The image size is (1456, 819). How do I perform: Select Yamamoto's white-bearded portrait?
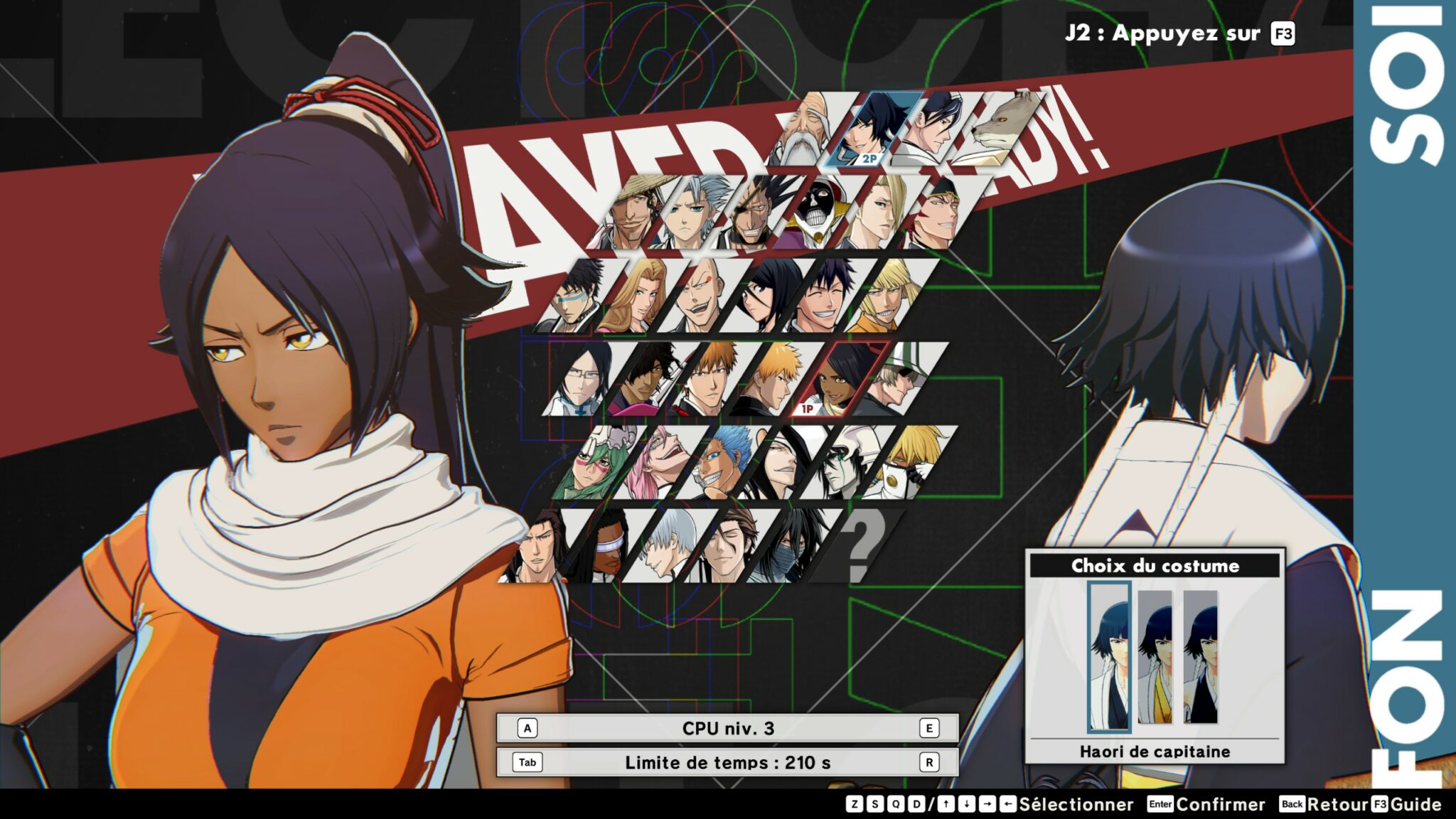[x=809, y=132]
